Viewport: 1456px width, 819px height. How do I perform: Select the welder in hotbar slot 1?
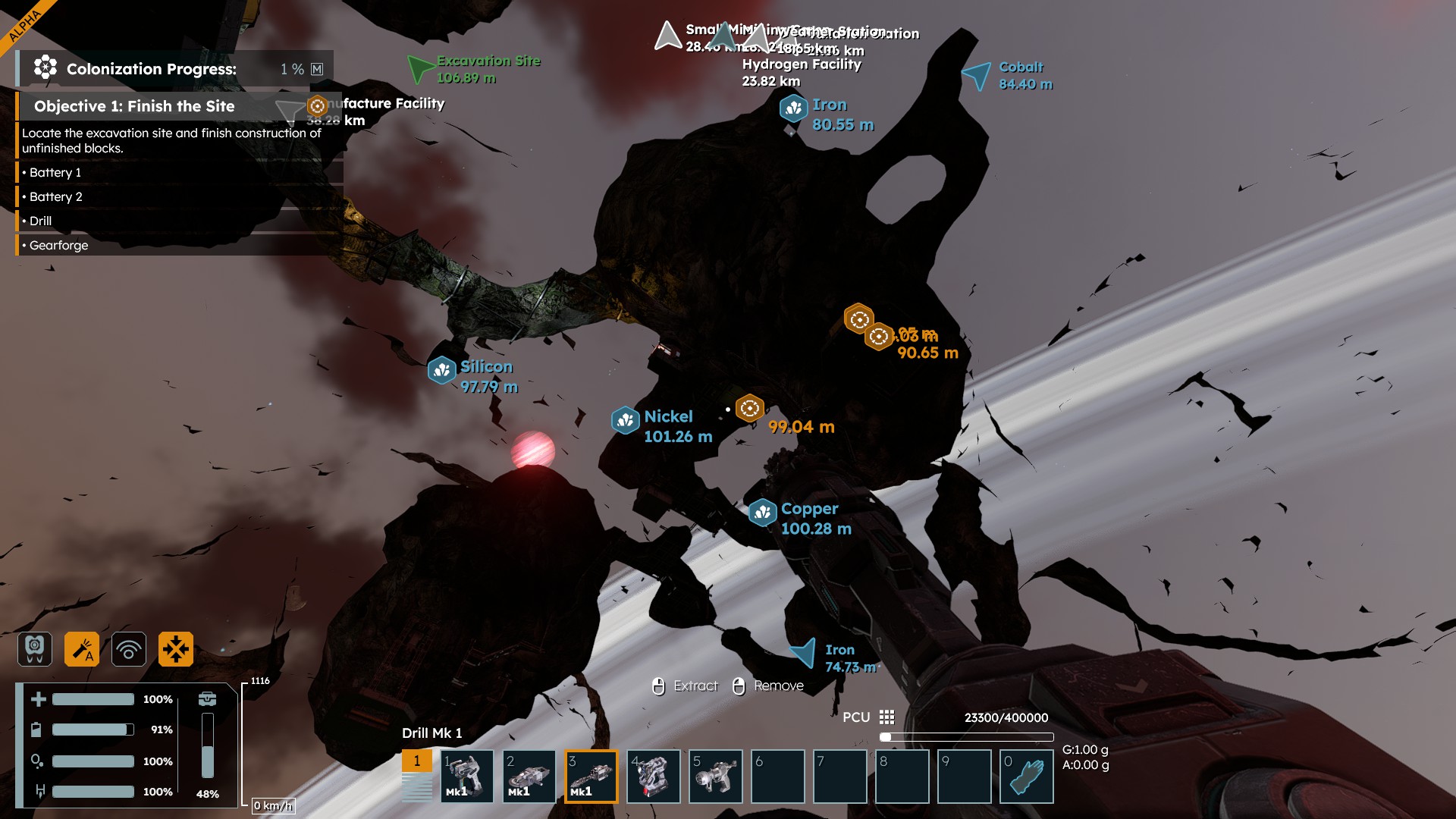(x=466, y=776)
